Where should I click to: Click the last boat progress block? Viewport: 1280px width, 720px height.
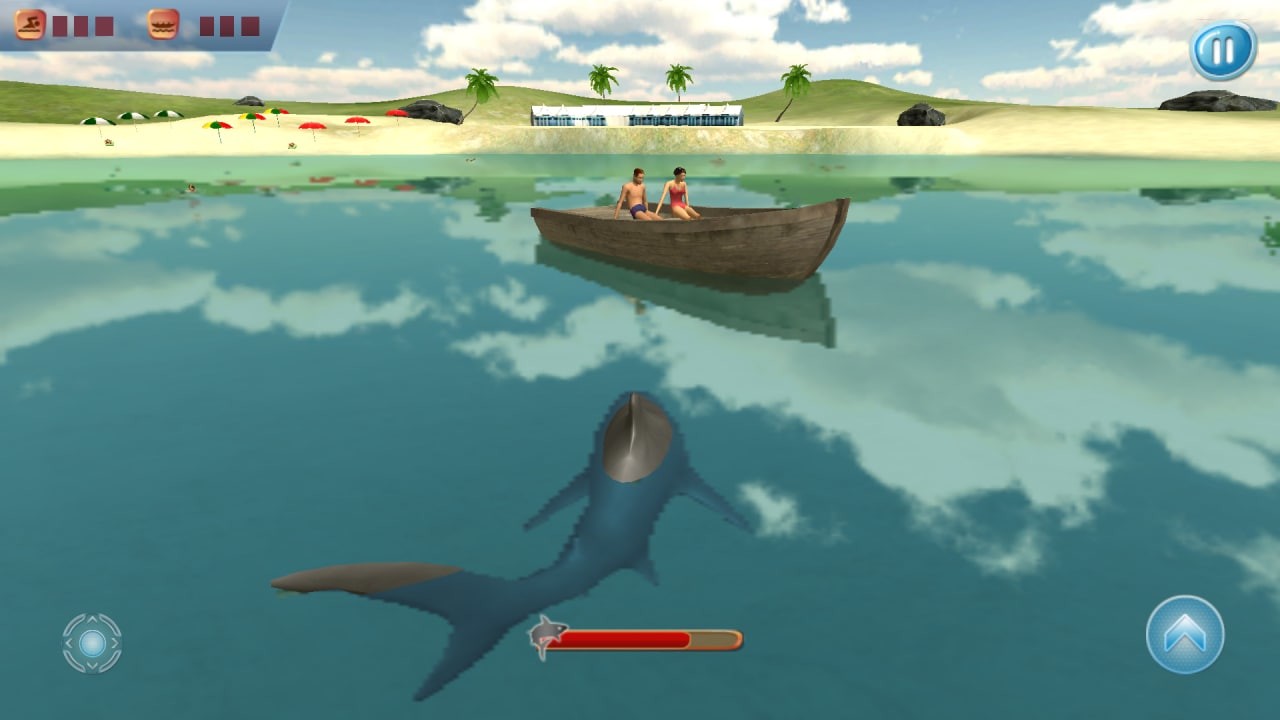pos(250,25)
